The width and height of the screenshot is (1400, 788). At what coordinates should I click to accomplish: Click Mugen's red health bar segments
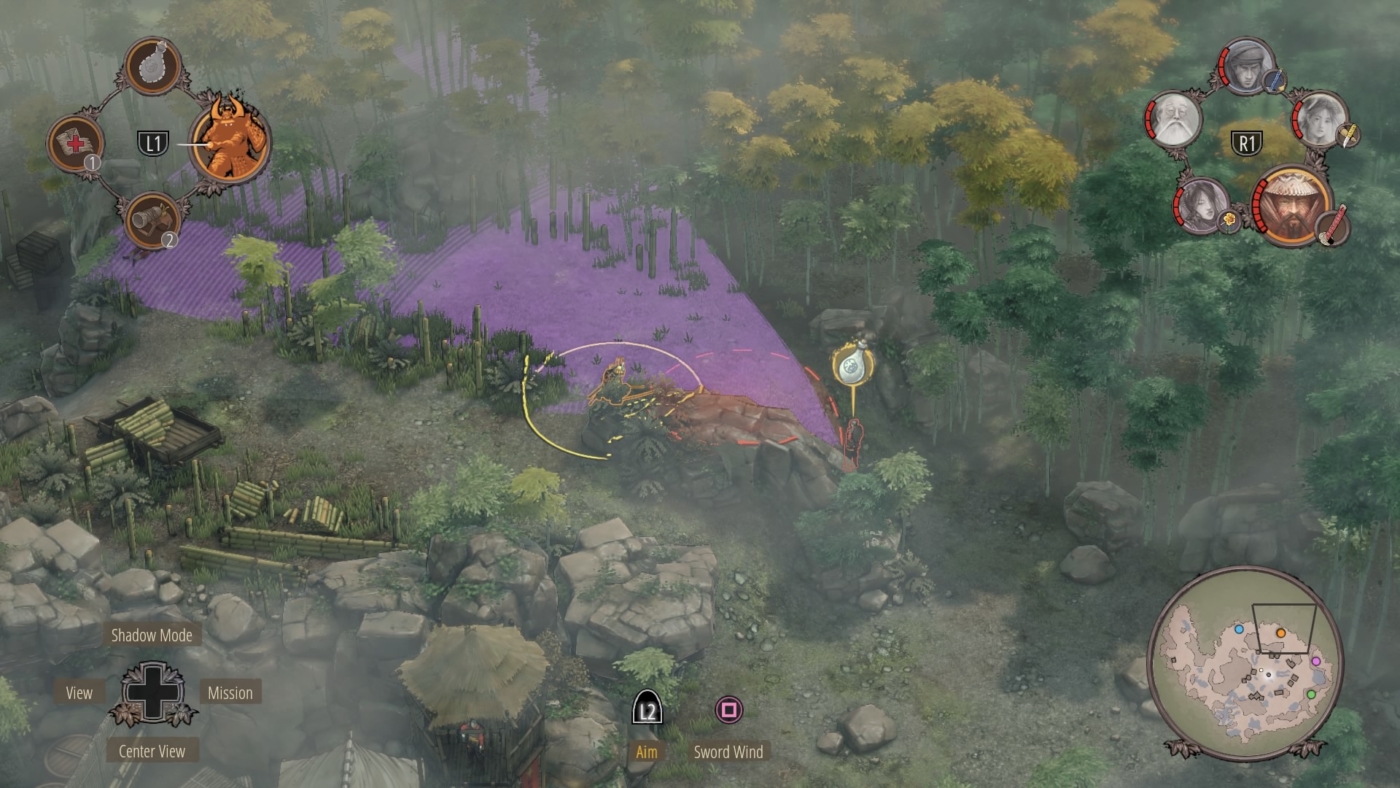(x=1260, y=205)
